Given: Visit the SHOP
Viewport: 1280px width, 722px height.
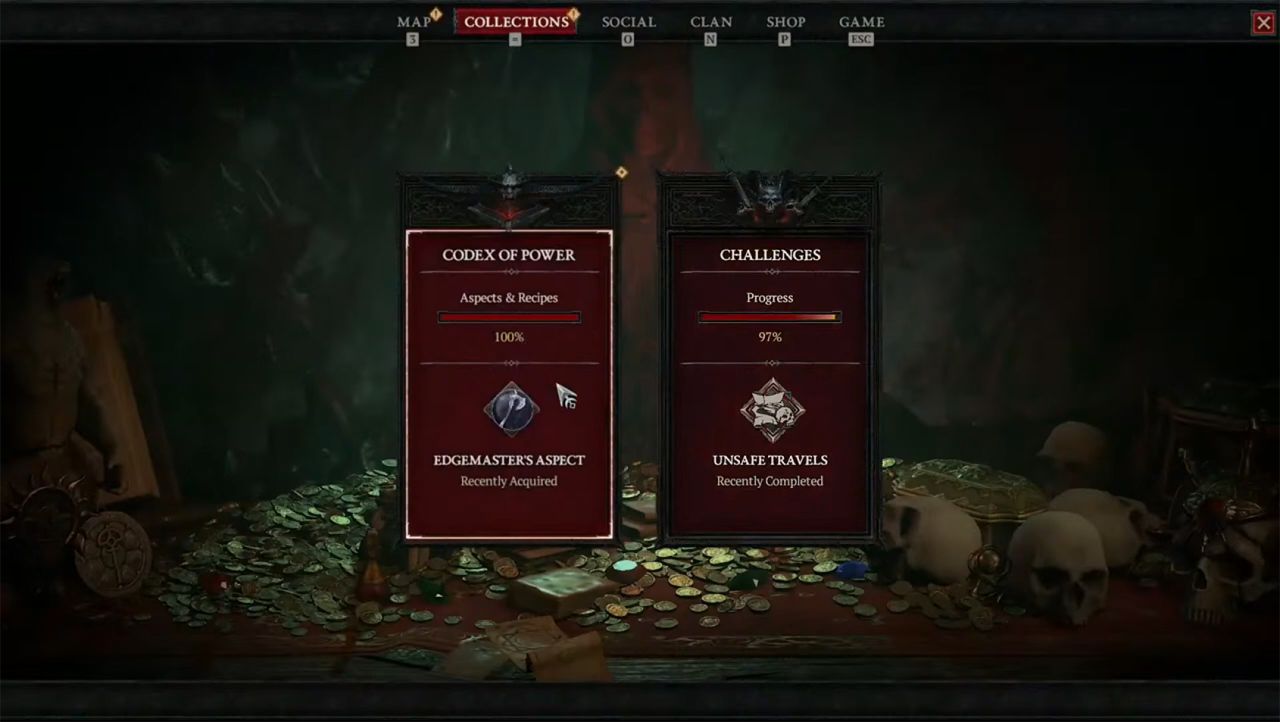Looking at the screenshot, I should point(785,21).
